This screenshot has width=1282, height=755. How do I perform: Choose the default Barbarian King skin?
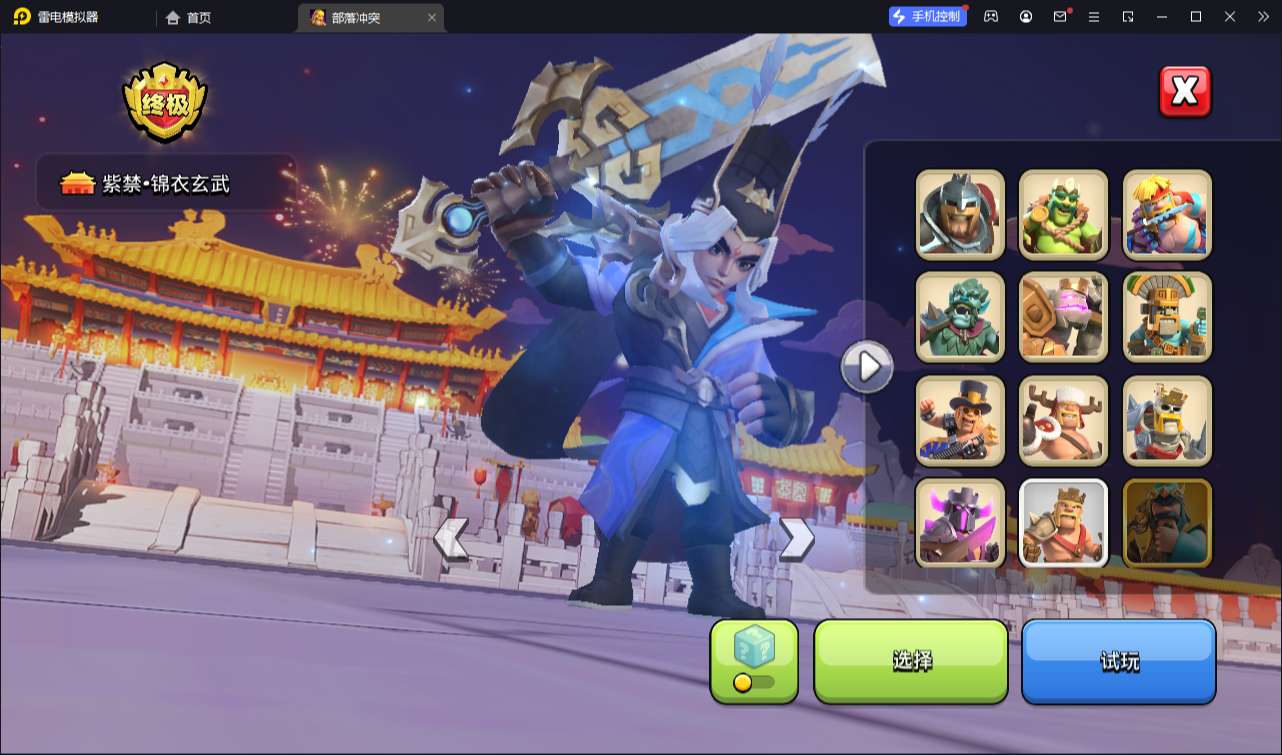click(x=1063, y=523)
